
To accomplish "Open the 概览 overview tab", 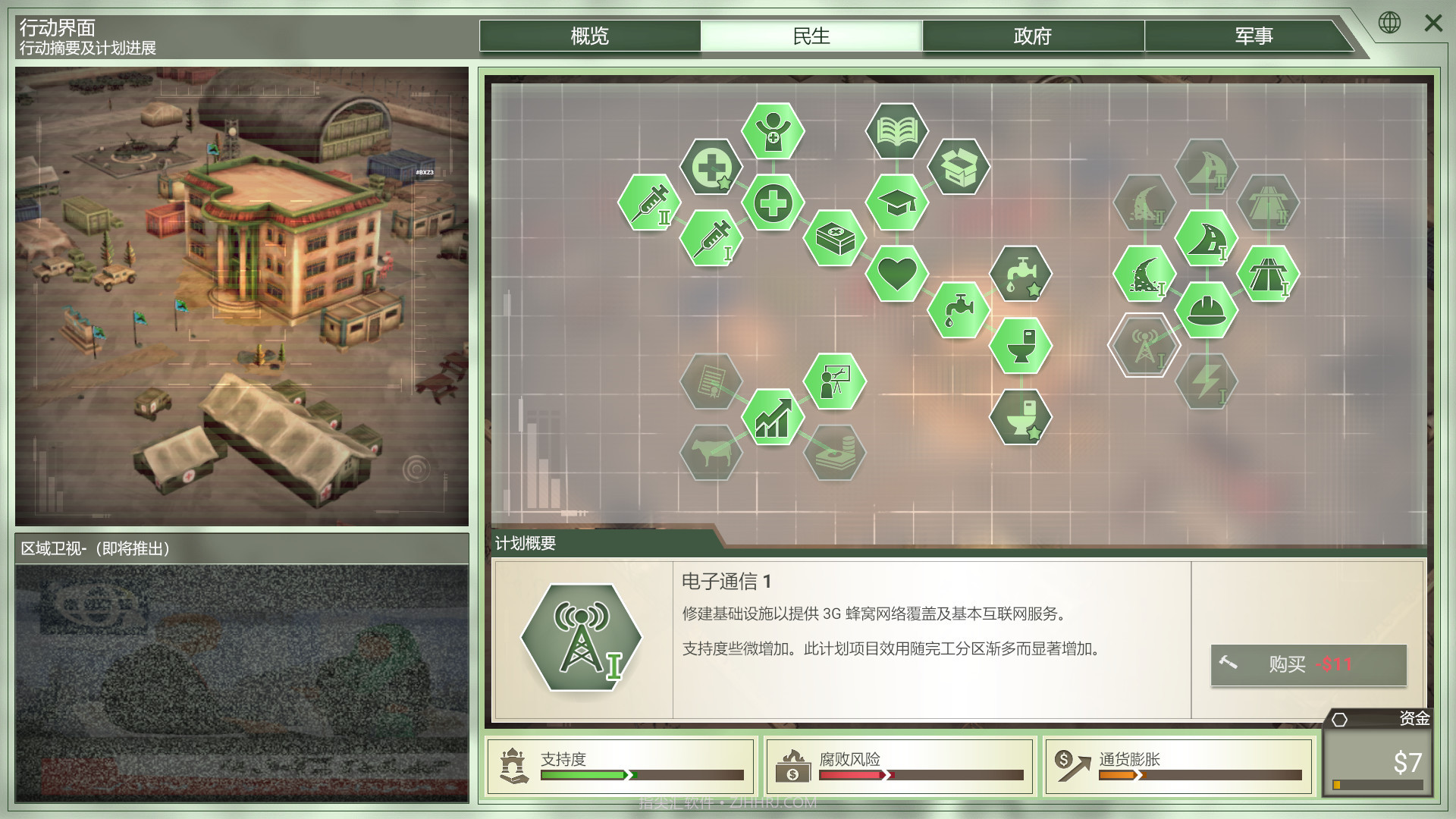I will 590,36.
